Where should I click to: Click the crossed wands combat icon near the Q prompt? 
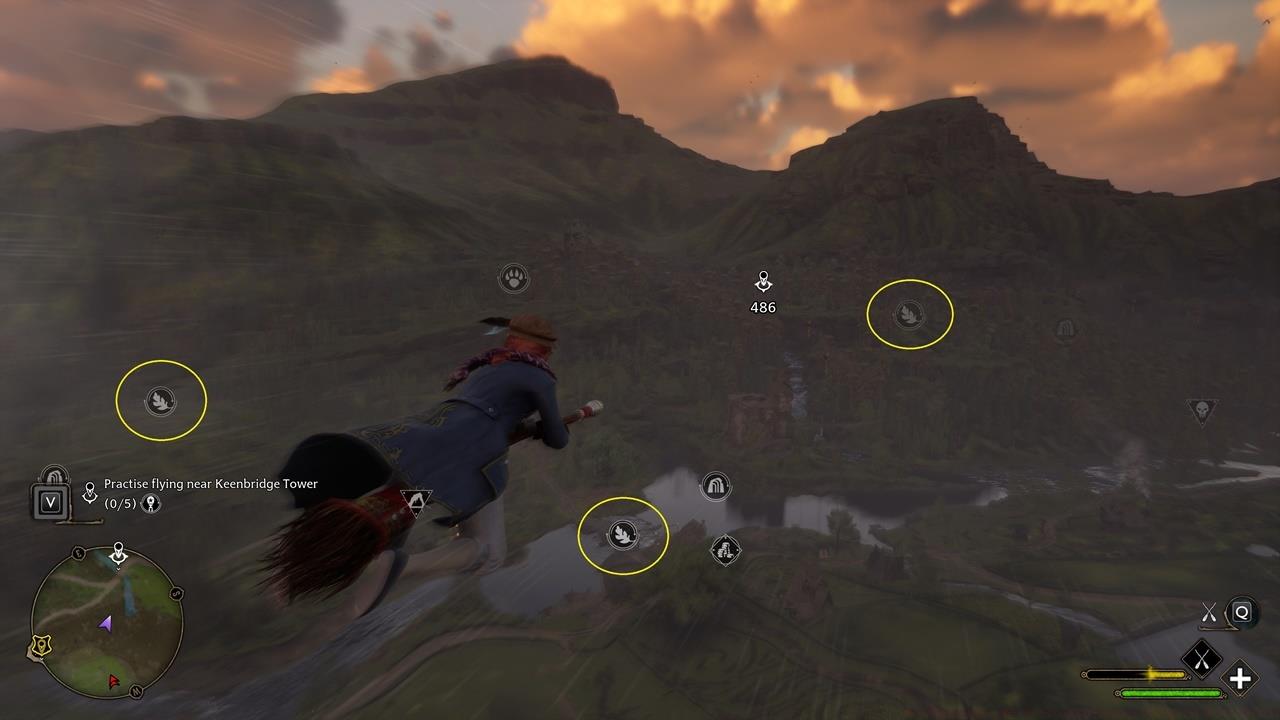[x=1208, y=612]
